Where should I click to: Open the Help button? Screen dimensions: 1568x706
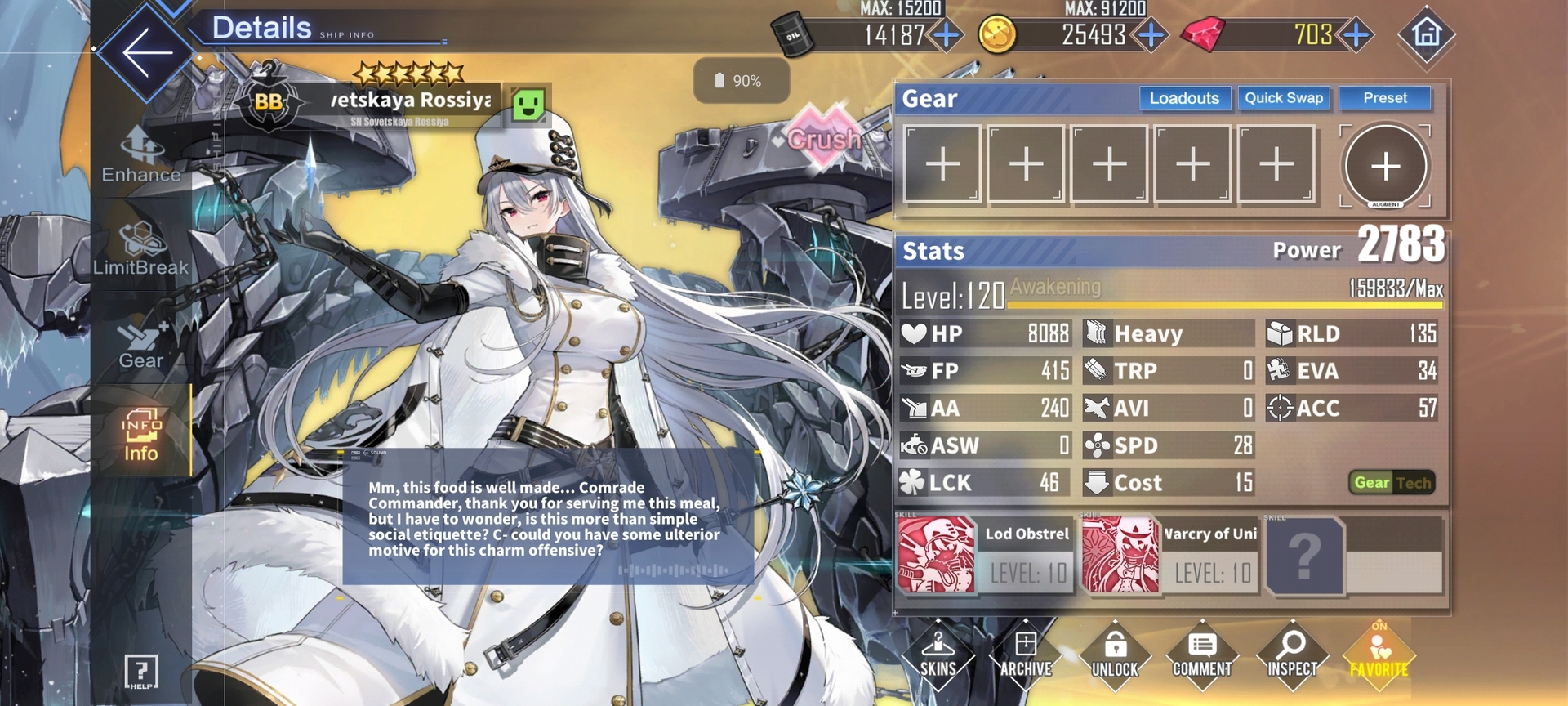[x=140, y=672]
